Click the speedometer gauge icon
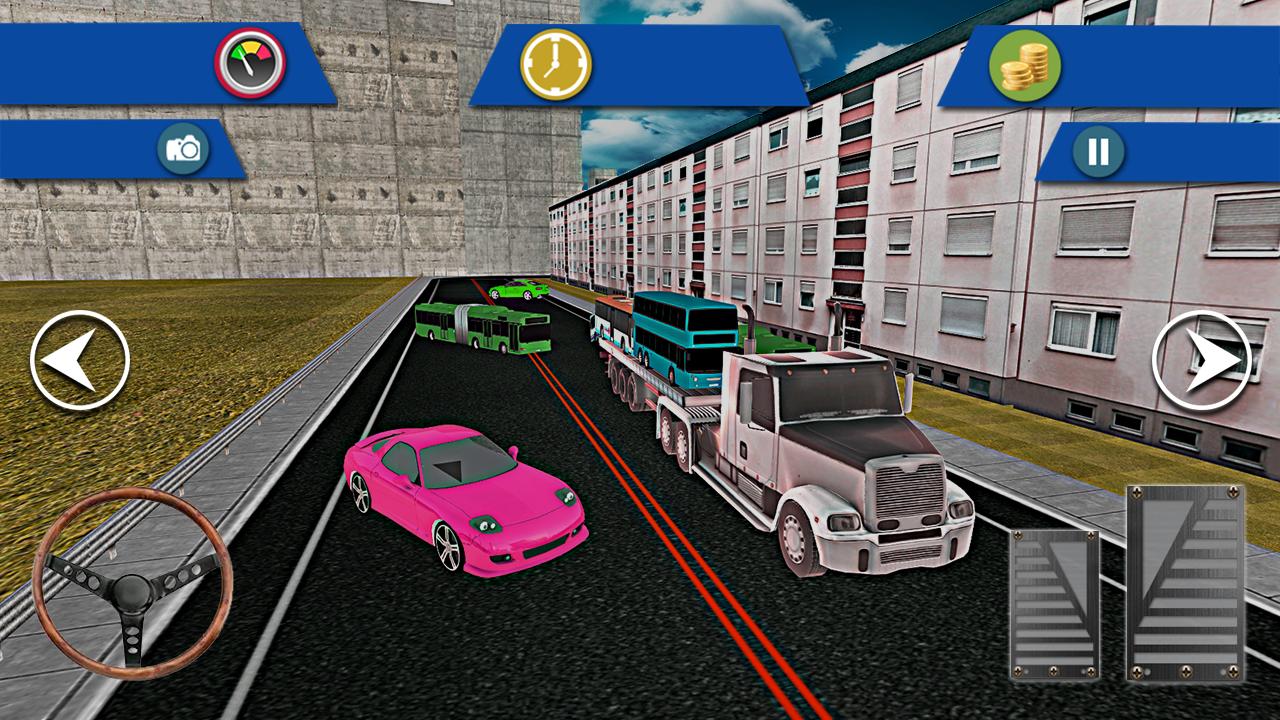 click(x=250, y=63)
